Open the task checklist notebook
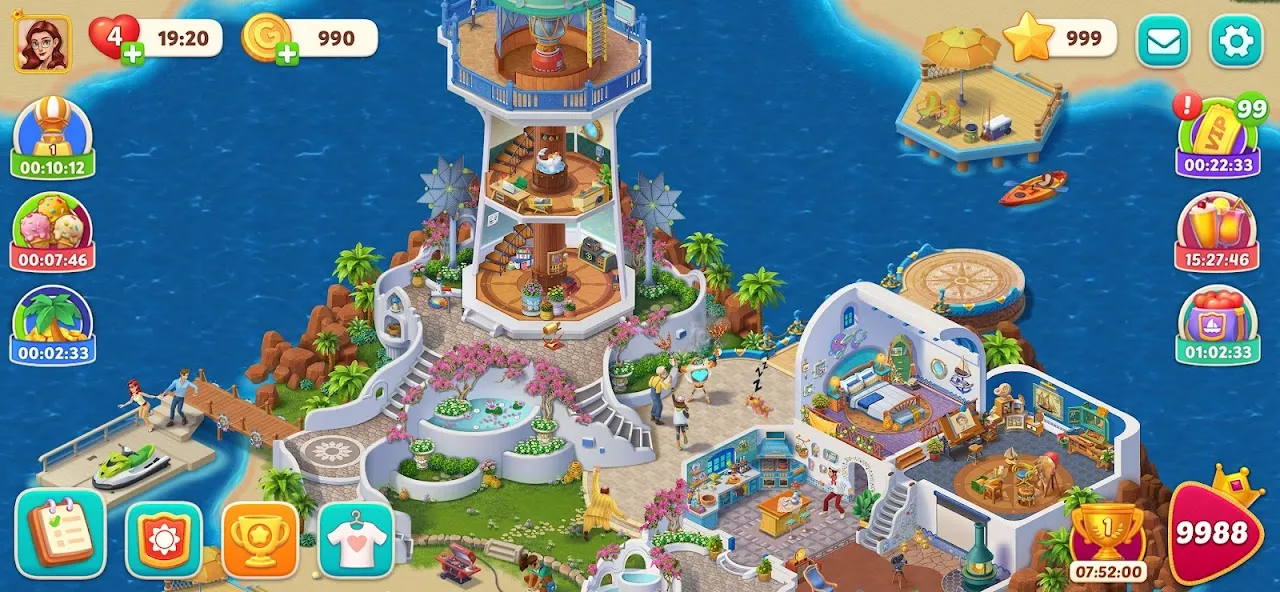The width and height of the screenshot is (1280, 592). pos(61,533)
